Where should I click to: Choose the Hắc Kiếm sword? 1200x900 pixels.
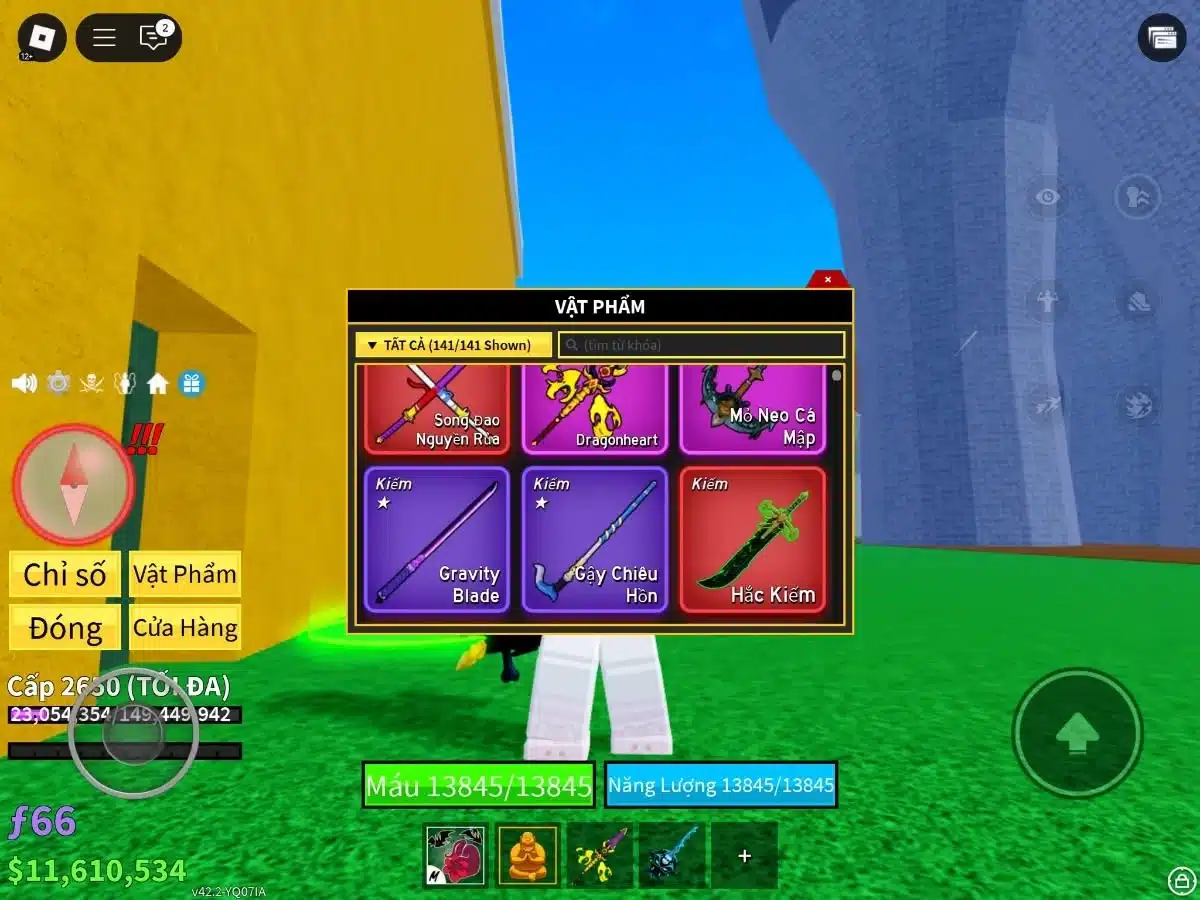pos(753,540)
